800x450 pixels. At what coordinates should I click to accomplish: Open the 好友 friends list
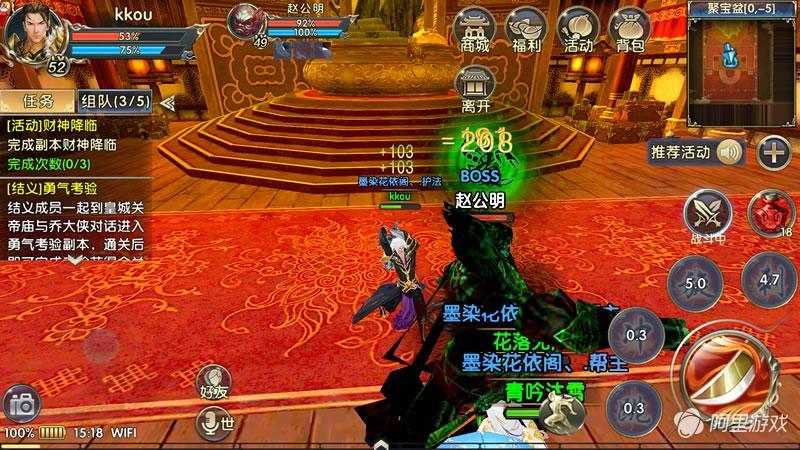[214, 385]
